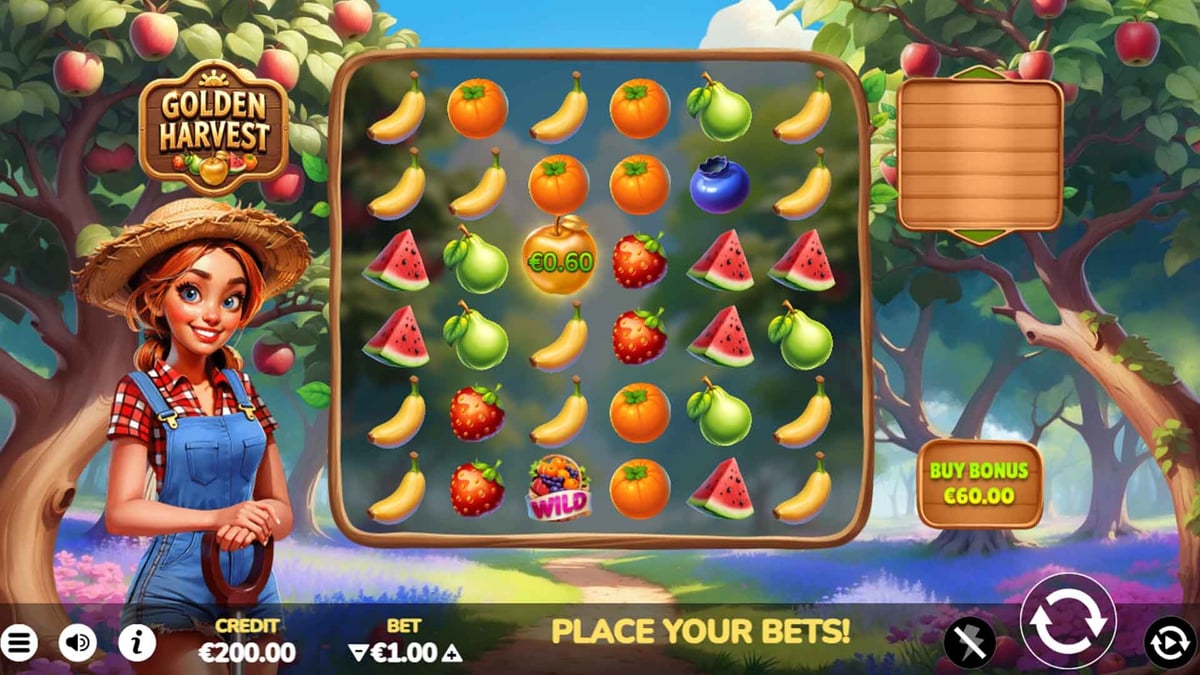Decrease the bet with the down arrow

click(x=358, y=654)
